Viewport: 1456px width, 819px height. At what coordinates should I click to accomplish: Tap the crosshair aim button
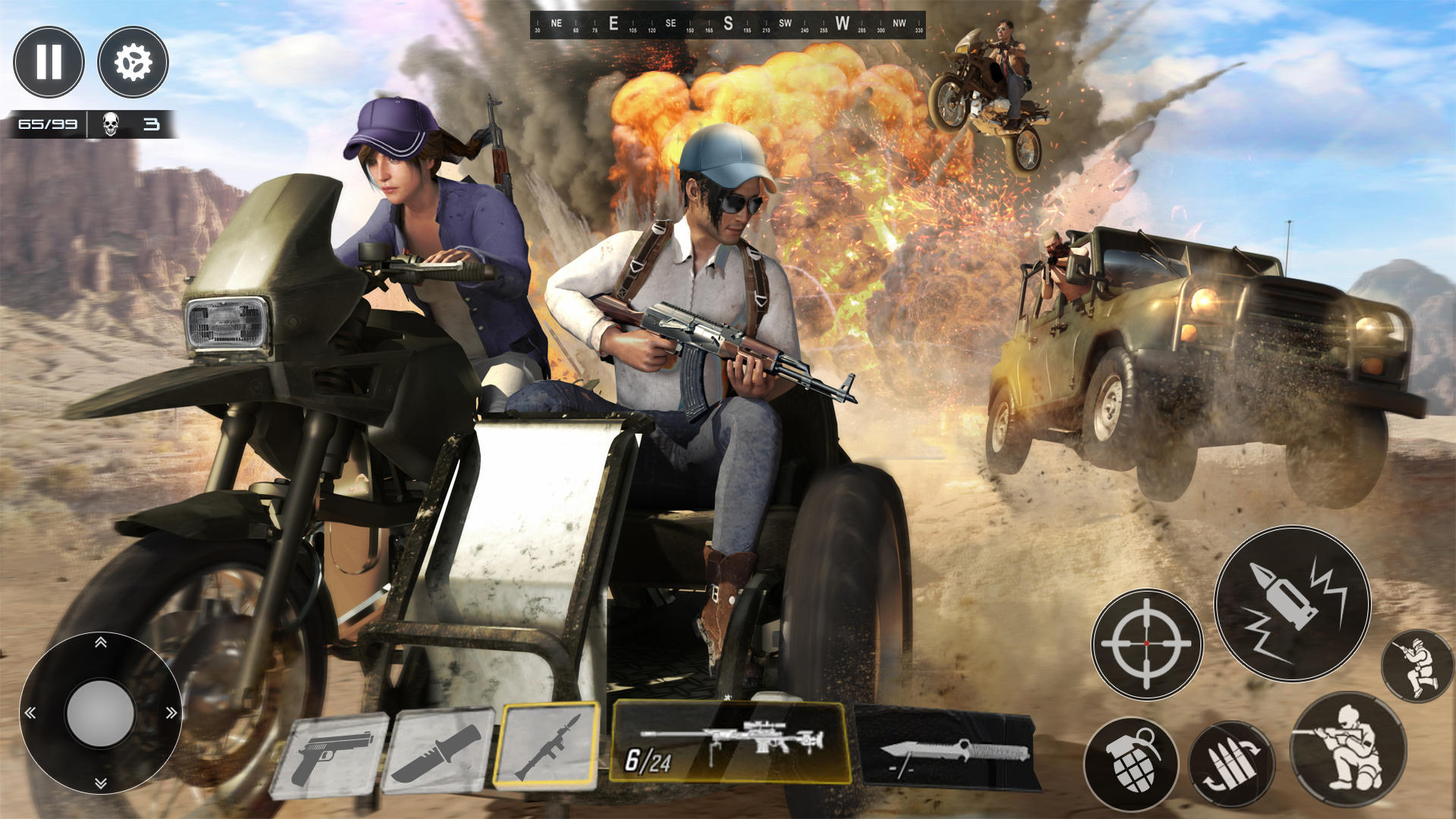click(x=1147, y=644)
